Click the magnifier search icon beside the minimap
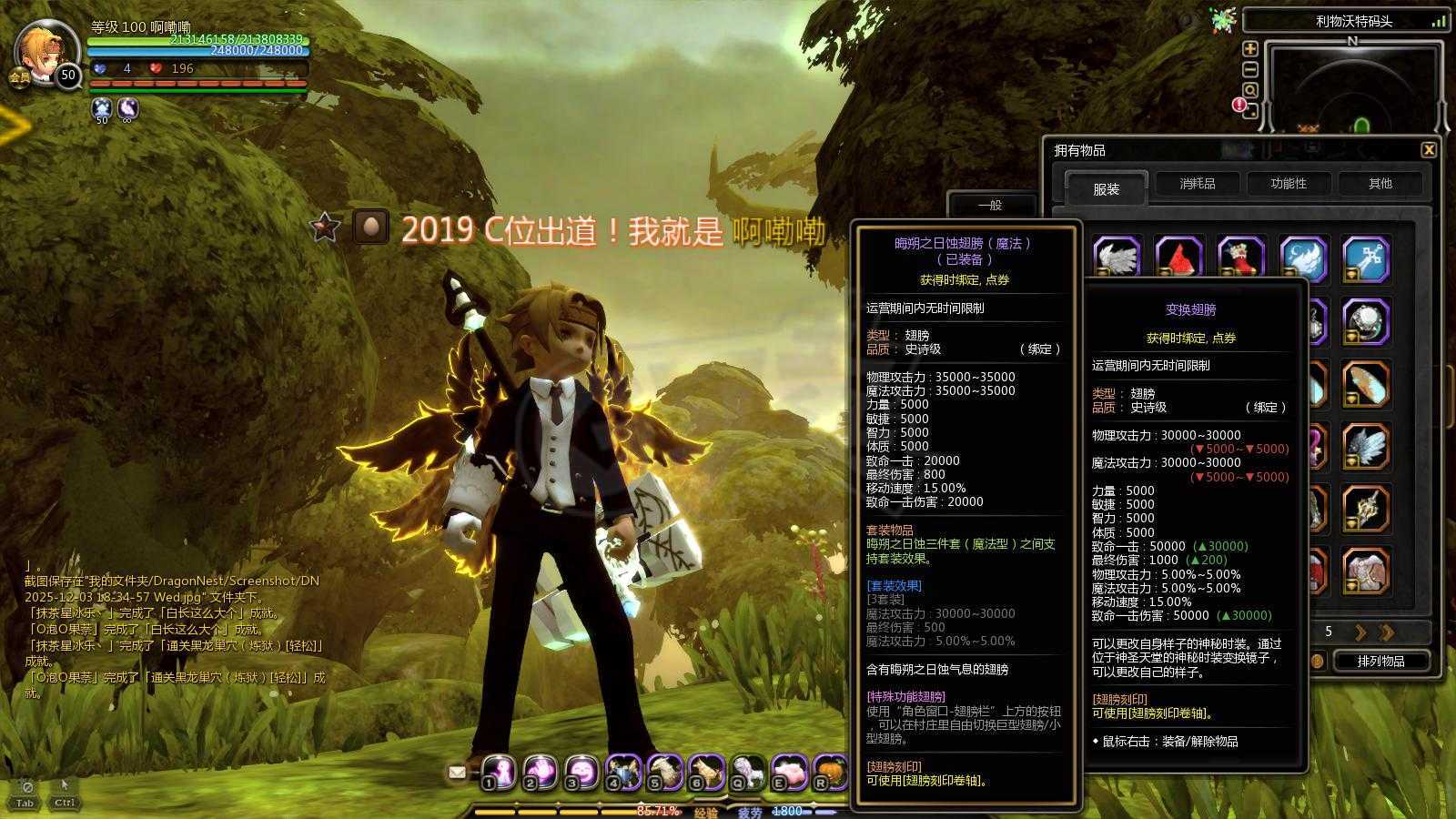The height and width of the screenshot is (819, 1456). tap(1251, 90)
